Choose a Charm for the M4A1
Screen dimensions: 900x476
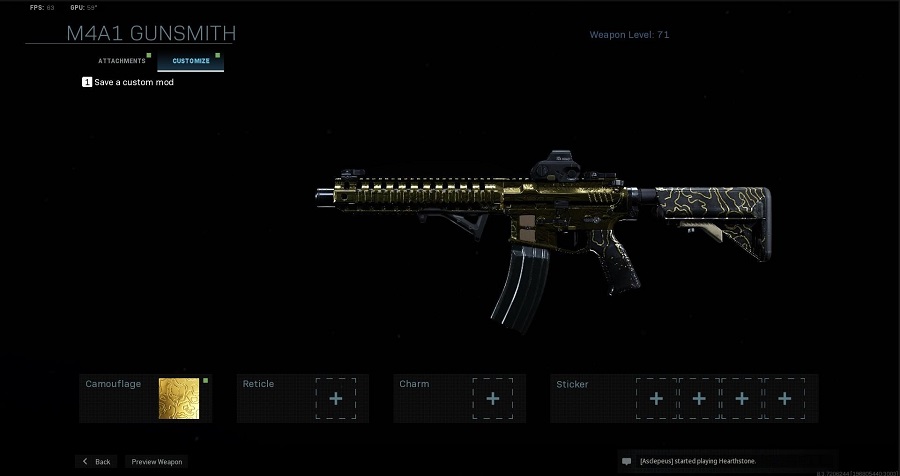pyautogui.click(x=492, y=398)
